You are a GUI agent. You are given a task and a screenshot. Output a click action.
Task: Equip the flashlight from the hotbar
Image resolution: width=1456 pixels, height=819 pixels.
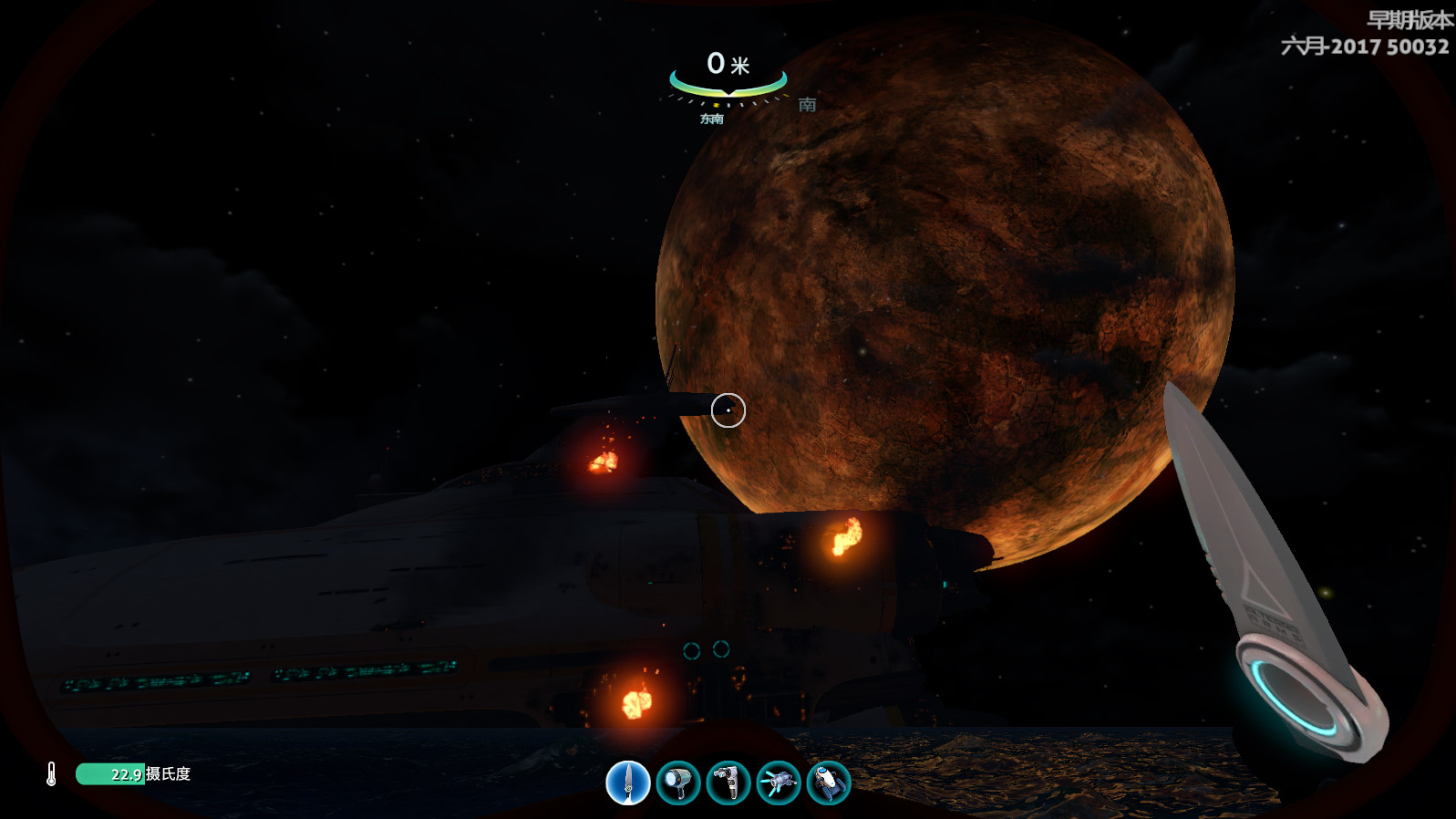(x=678, y=783)
